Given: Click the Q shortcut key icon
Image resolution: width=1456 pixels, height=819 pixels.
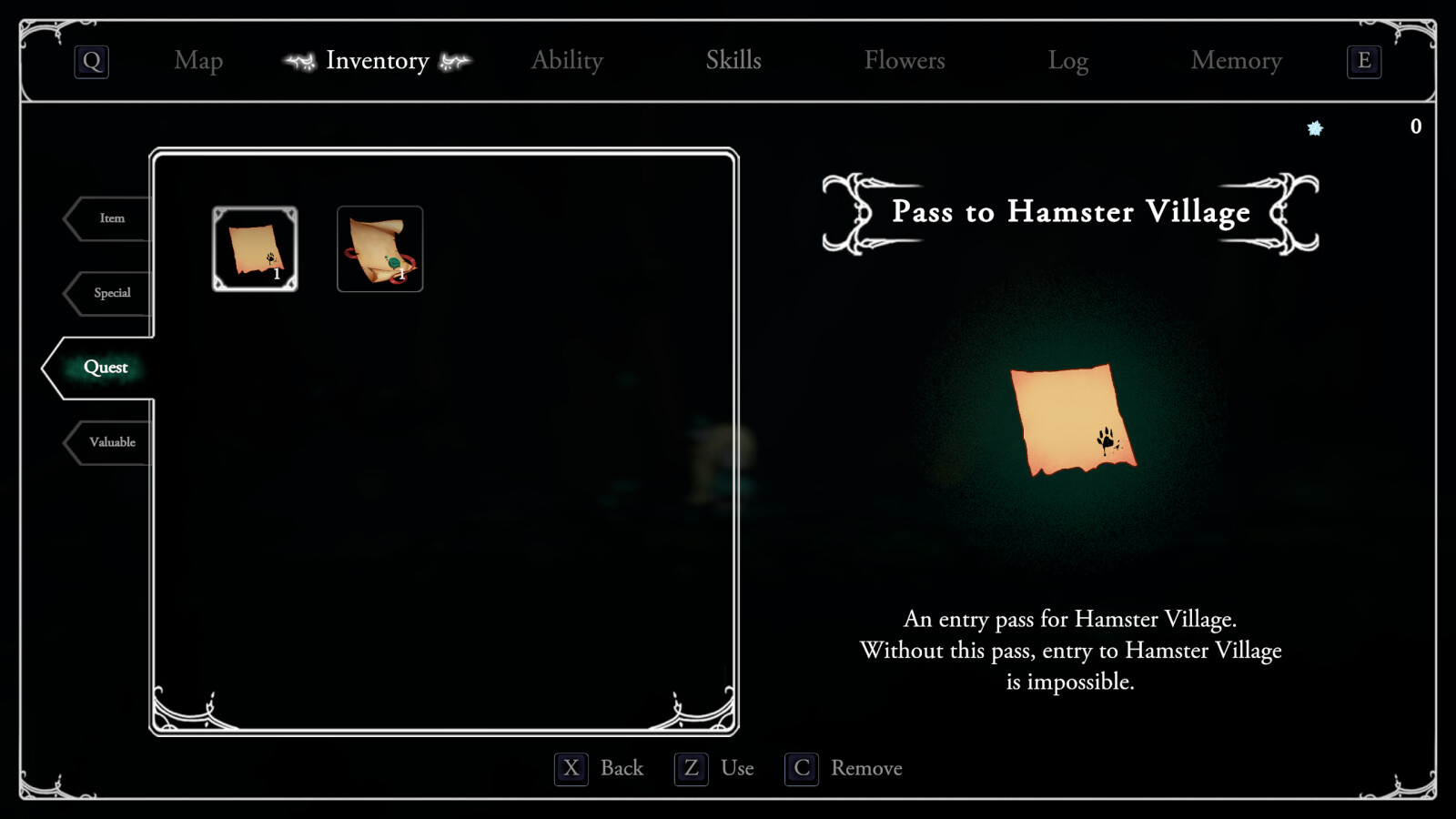Looking at the screenshot, I should [x=90, y=61].
